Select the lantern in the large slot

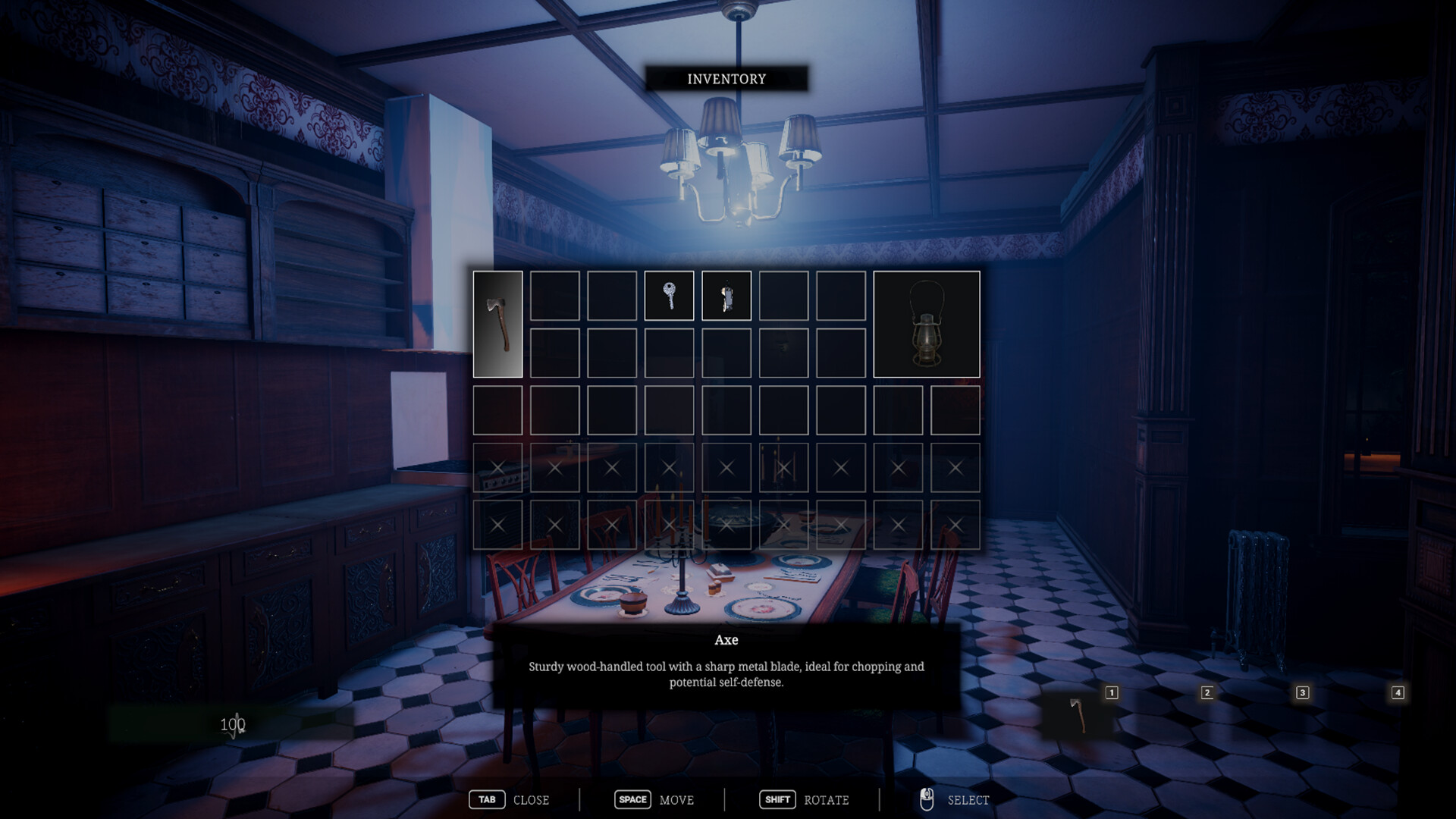click(927, 325)
